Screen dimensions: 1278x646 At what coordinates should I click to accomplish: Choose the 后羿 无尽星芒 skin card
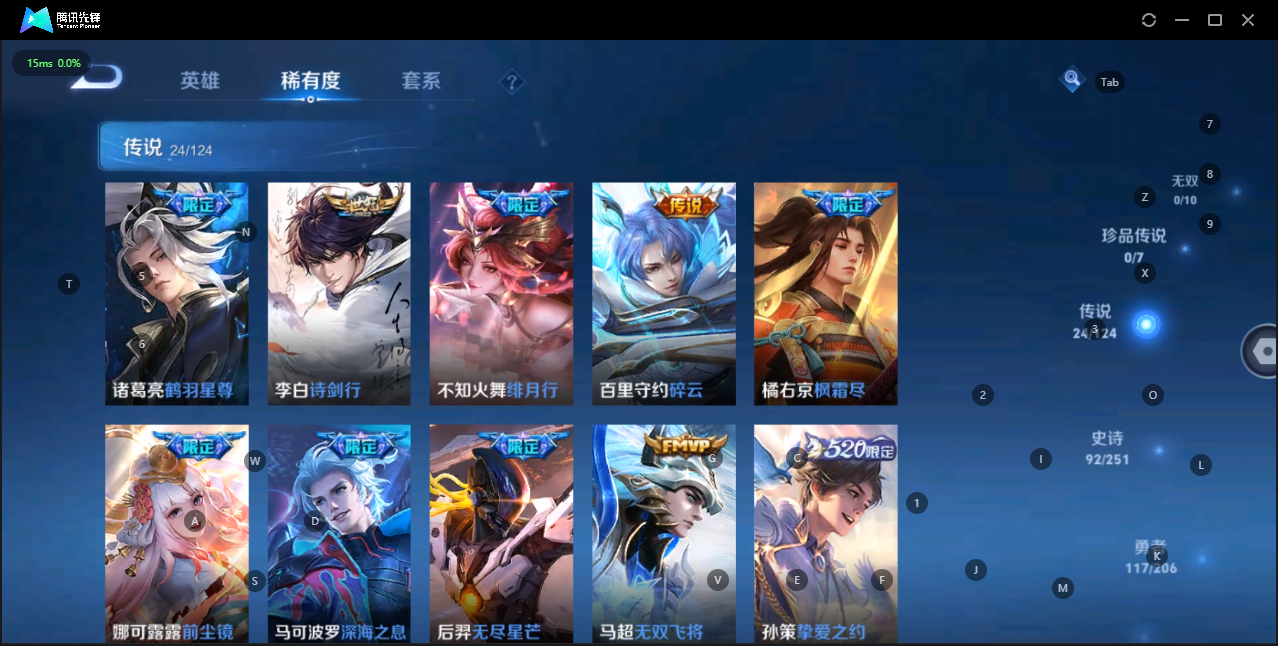pyautogui.click(x=501, y=534)
